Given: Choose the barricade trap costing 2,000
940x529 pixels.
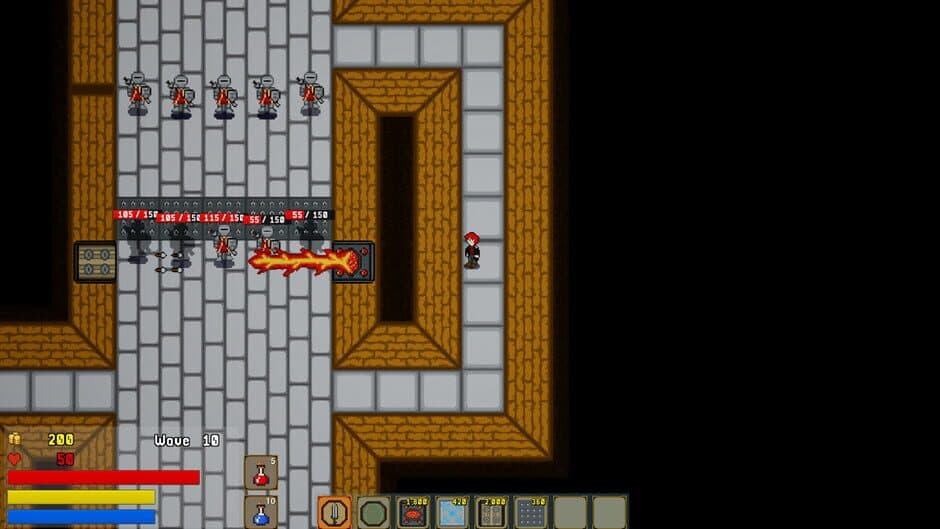Looking at the screenshot, I should (x=491, y=512).
